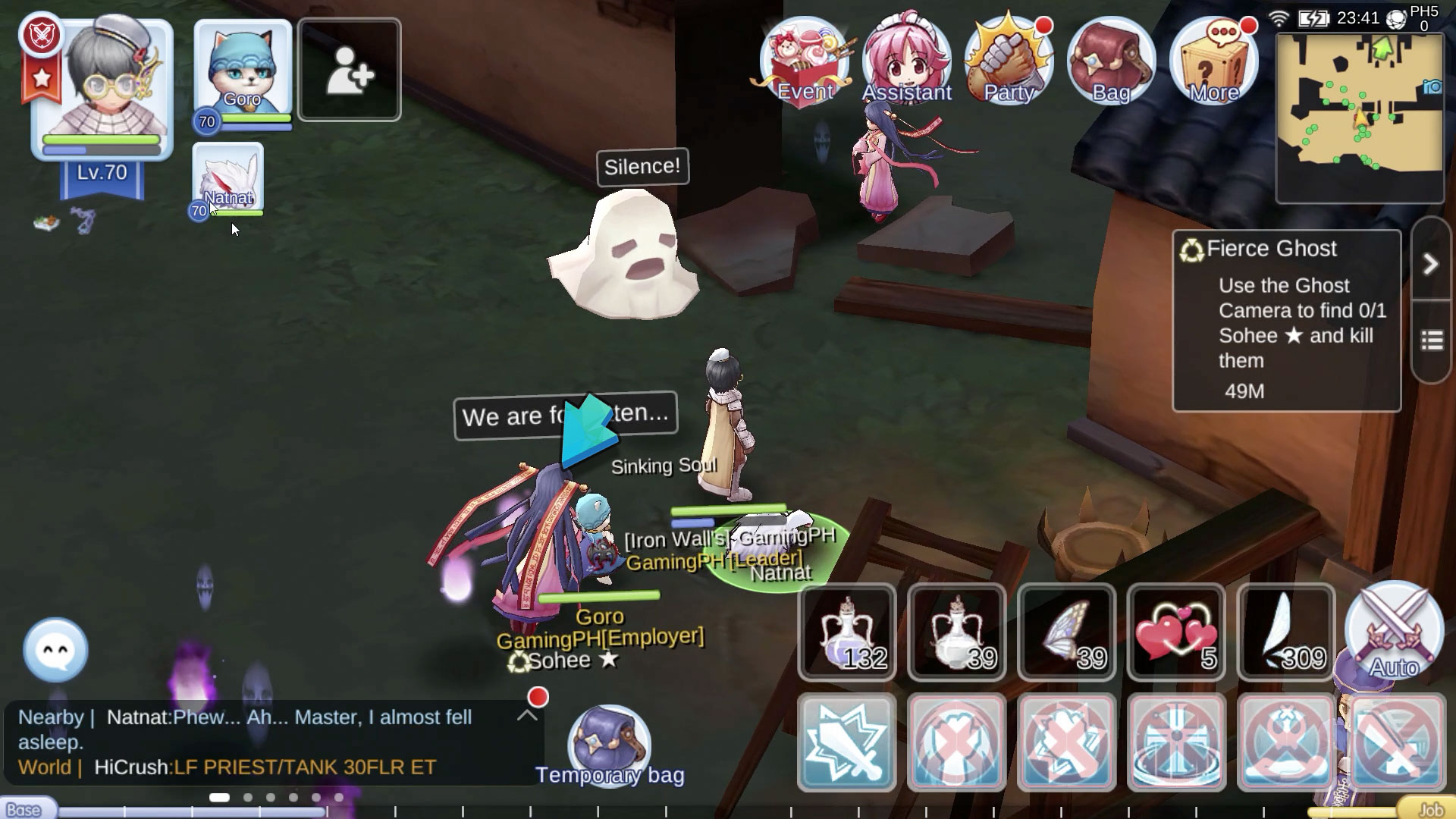This screenshot has height=819, width=1456.
Task: Select the Fierce Ghost quest tracker
Action: [x=1286, y=320]
